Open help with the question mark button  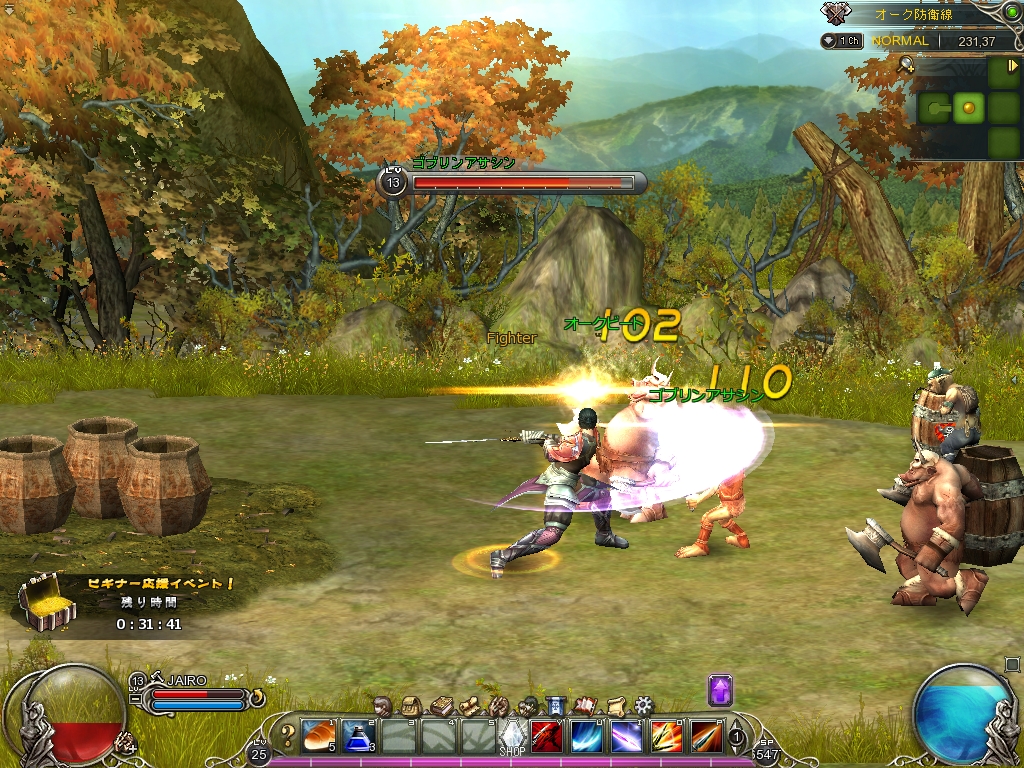(x=288, y=737)
